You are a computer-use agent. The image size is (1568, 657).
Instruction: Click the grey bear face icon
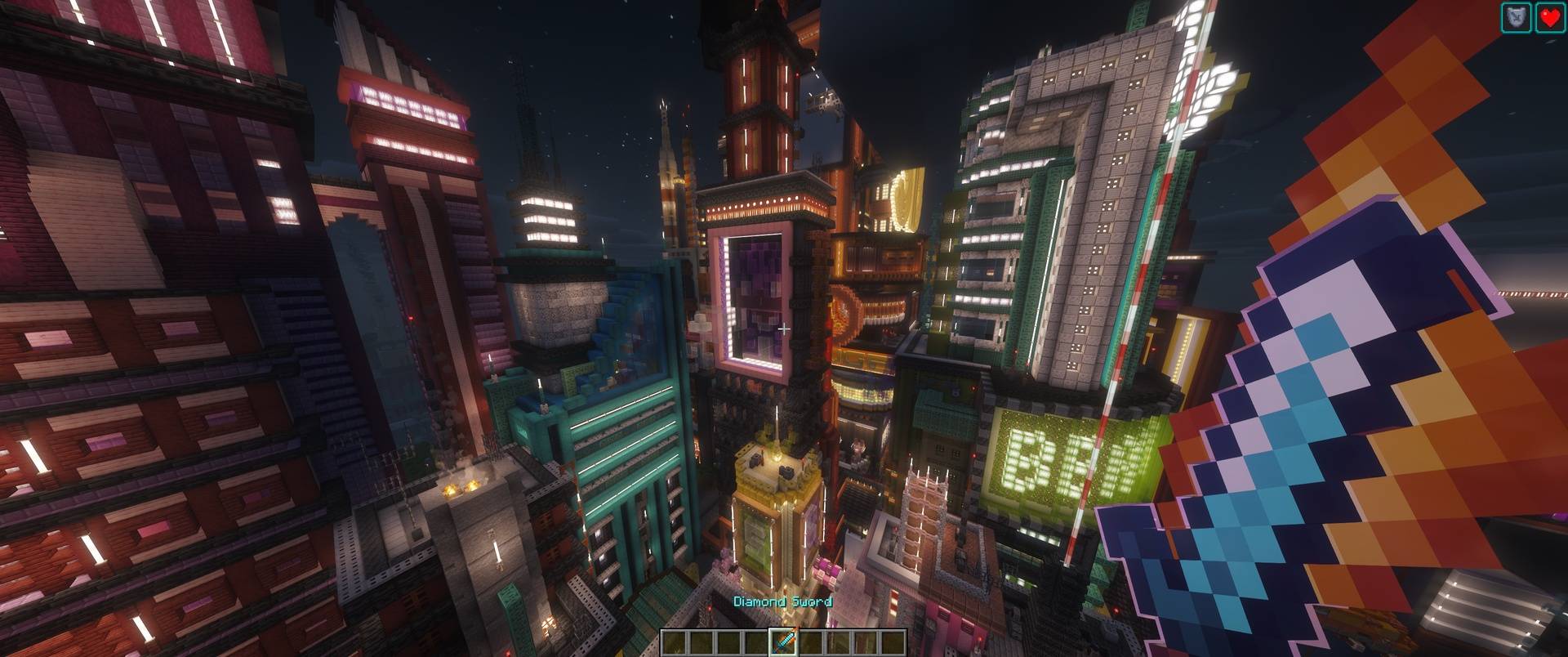[1516, 17]
